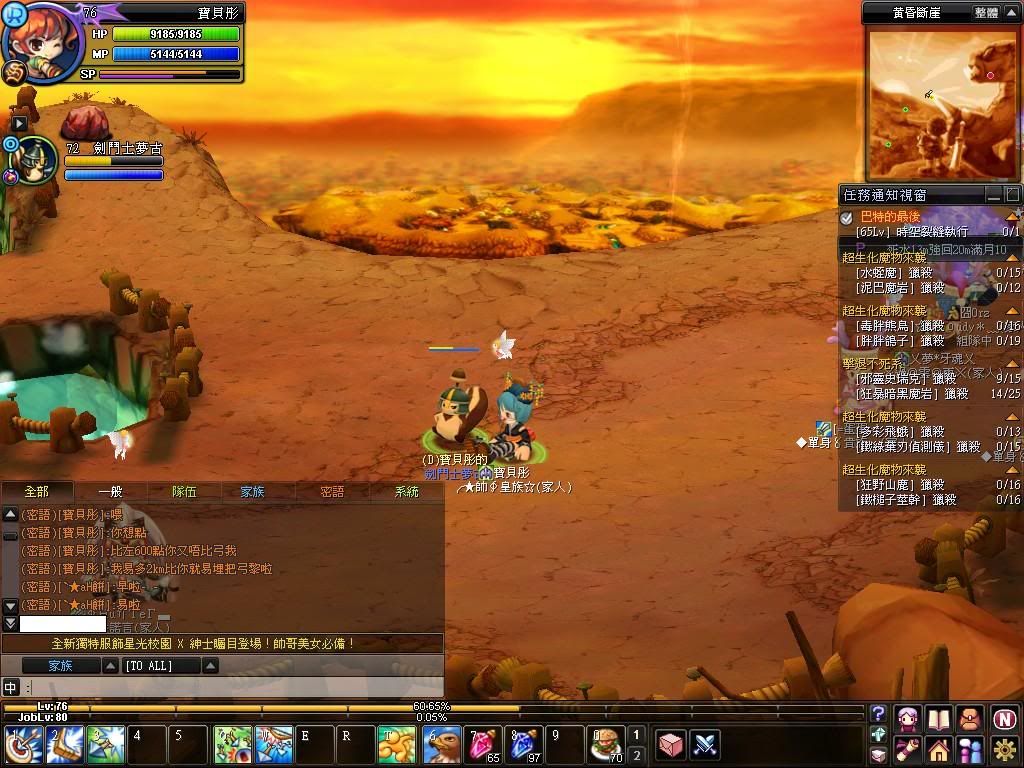Screen dimensions: 1024x768
Task: Use the red potion hotbar slot
Action: [x=485, y=745]
